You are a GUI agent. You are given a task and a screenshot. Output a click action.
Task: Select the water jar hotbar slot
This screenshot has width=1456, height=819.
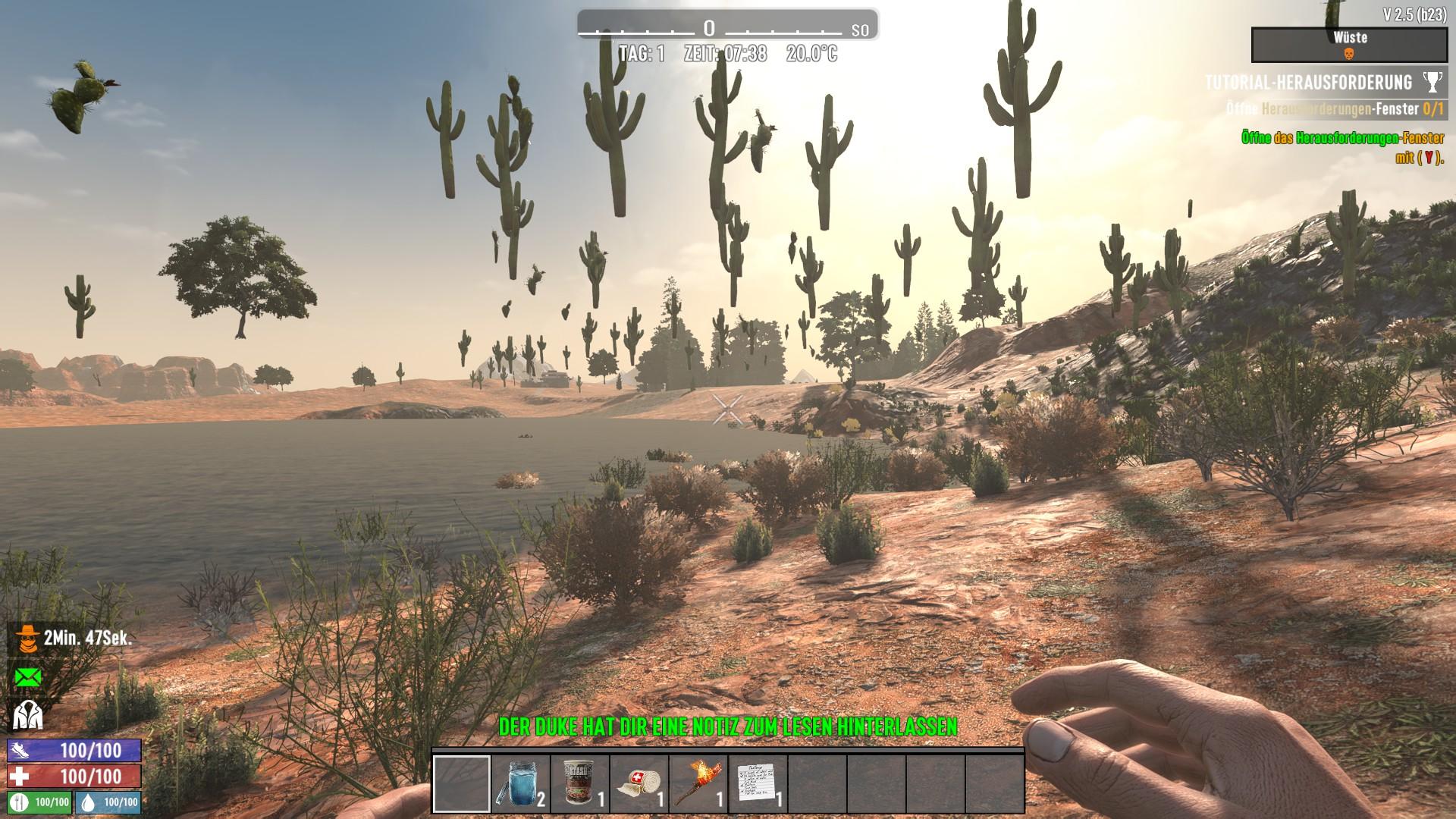coord(520,783)
